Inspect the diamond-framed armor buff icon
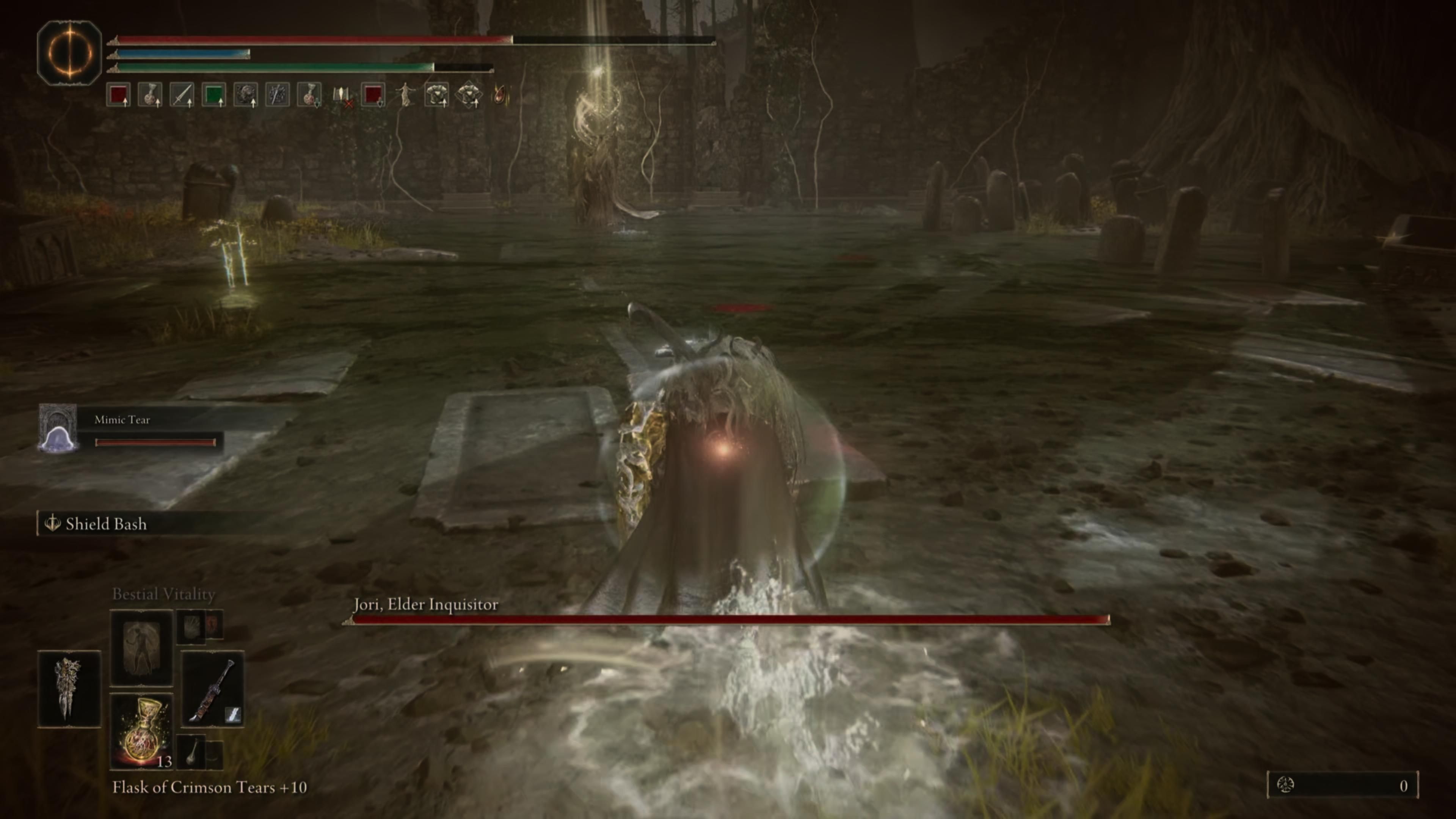The height and width of the screenshot is (819, 1456). pyautogui.click(x=469, y=95)
